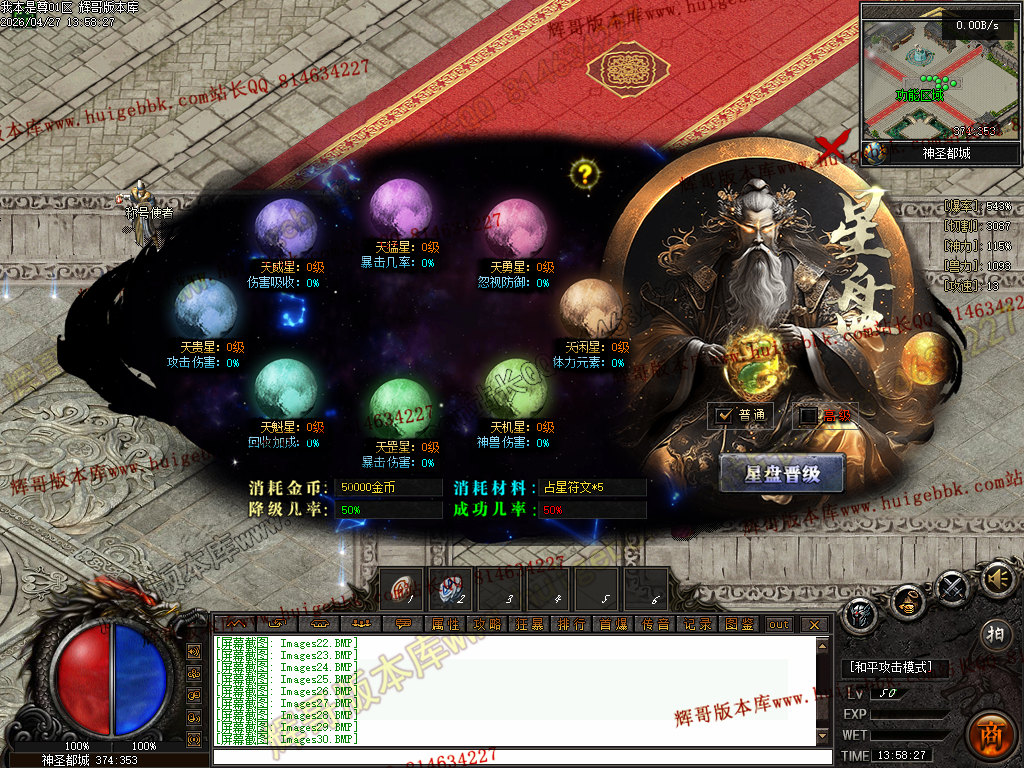Select the purple 天威星 orb
This screenshot has height=768, width=1024.
coord(286,229)
